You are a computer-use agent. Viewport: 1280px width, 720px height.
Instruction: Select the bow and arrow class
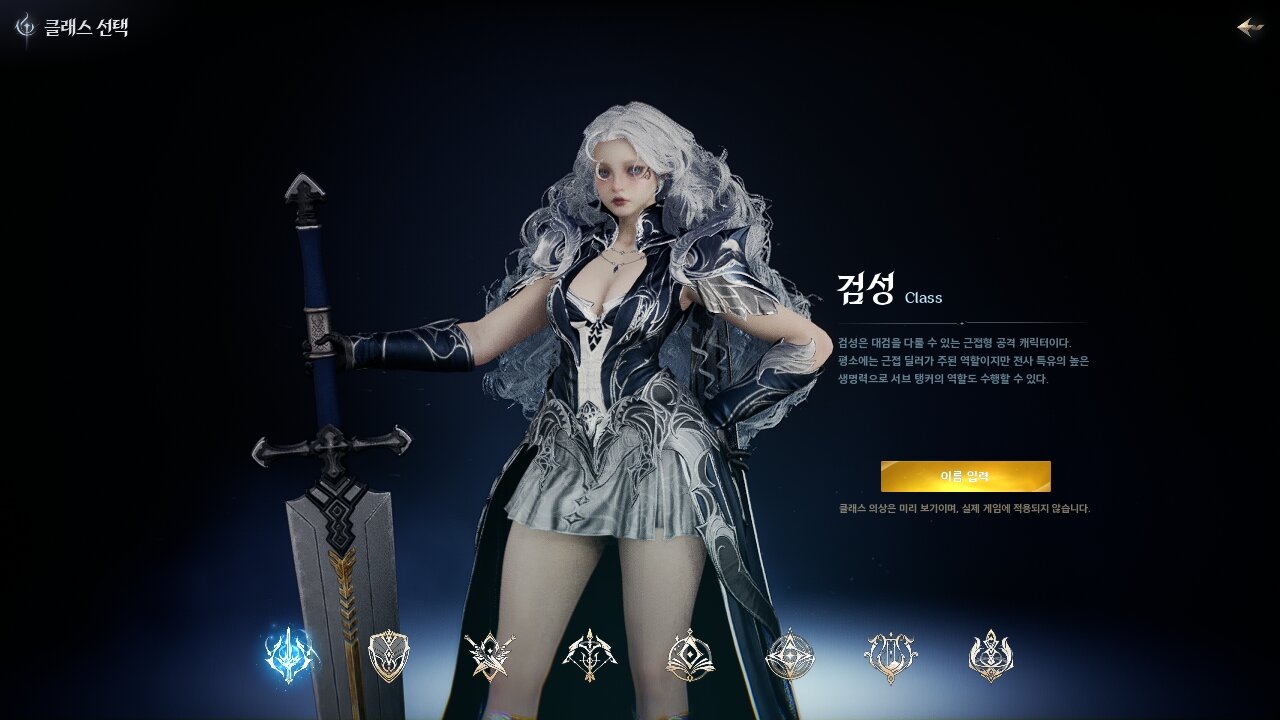coord(590,656)
